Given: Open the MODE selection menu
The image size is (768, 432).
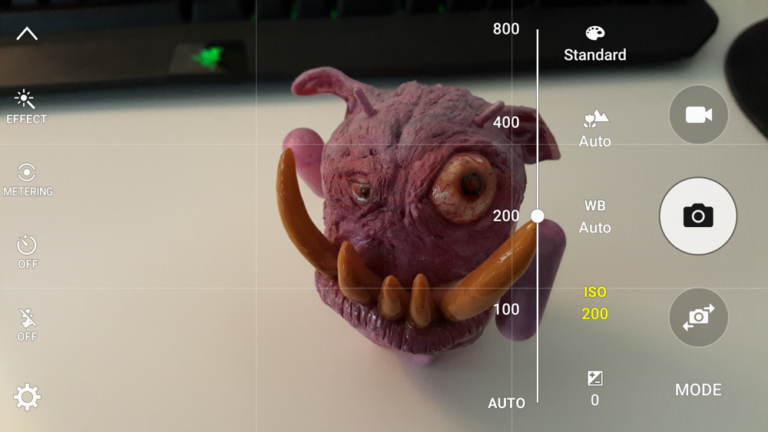Looking at the screenshot, I should click(x=698, y=389).
